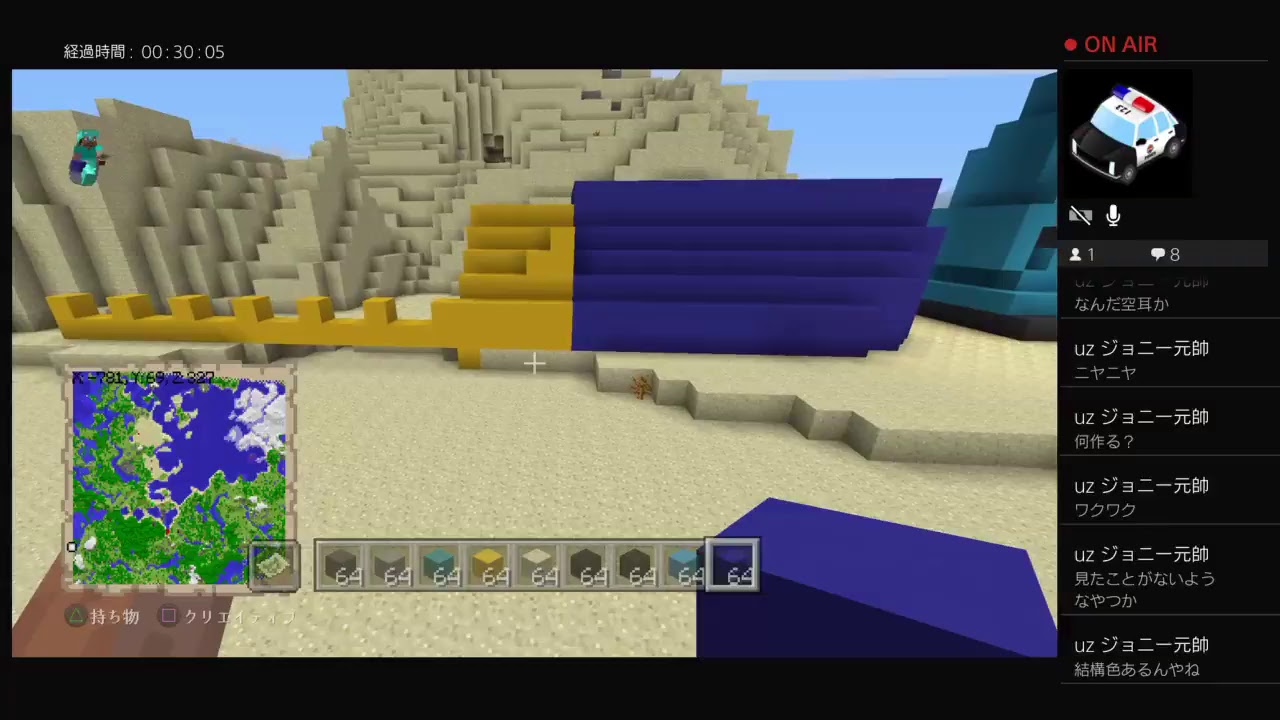Select the chat message reading ワクワク
Viewport: 1280px width, 720px height.
(1106, 510)
